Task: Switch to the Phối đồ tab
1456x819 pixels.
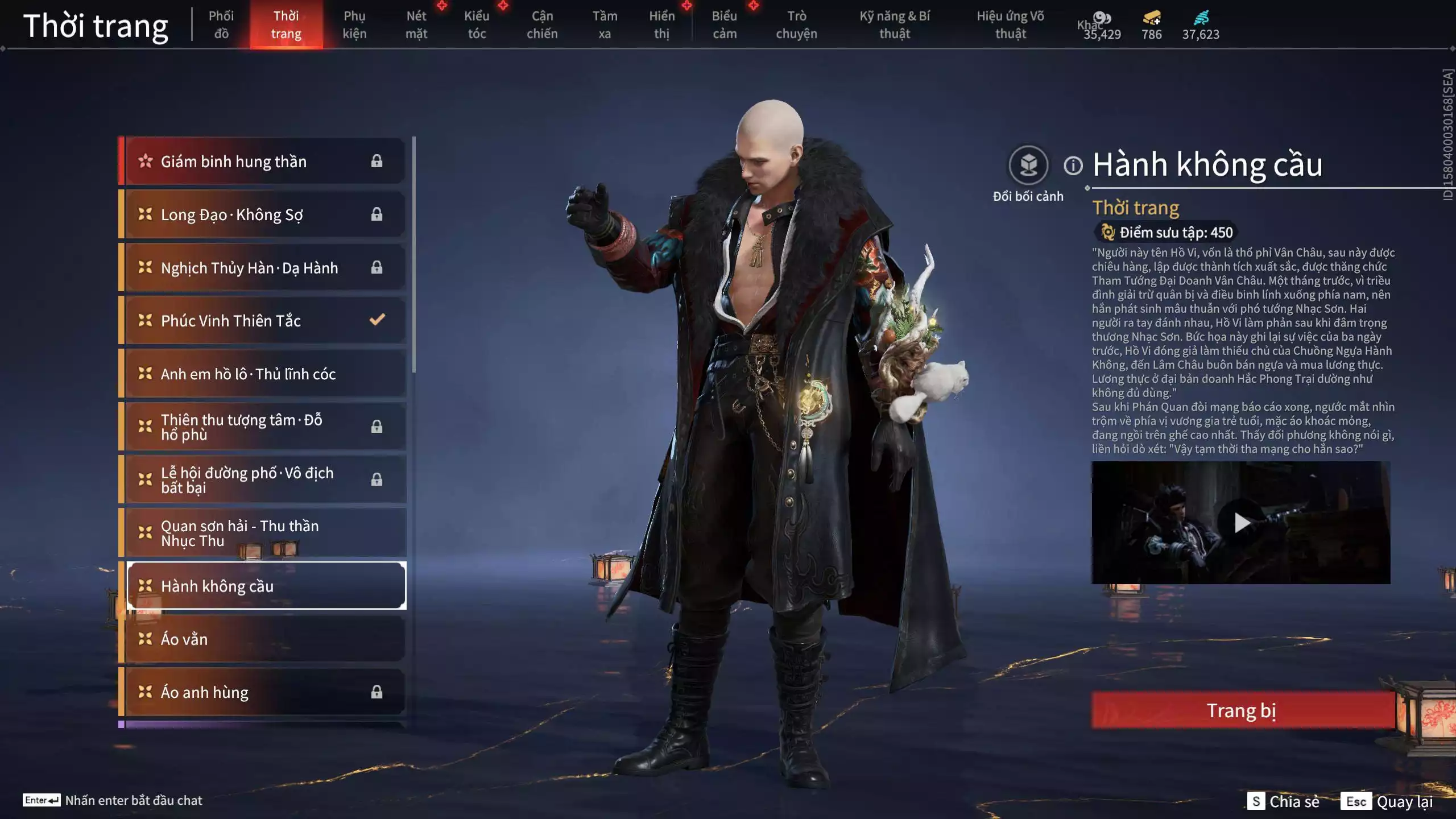Action: 221,24
